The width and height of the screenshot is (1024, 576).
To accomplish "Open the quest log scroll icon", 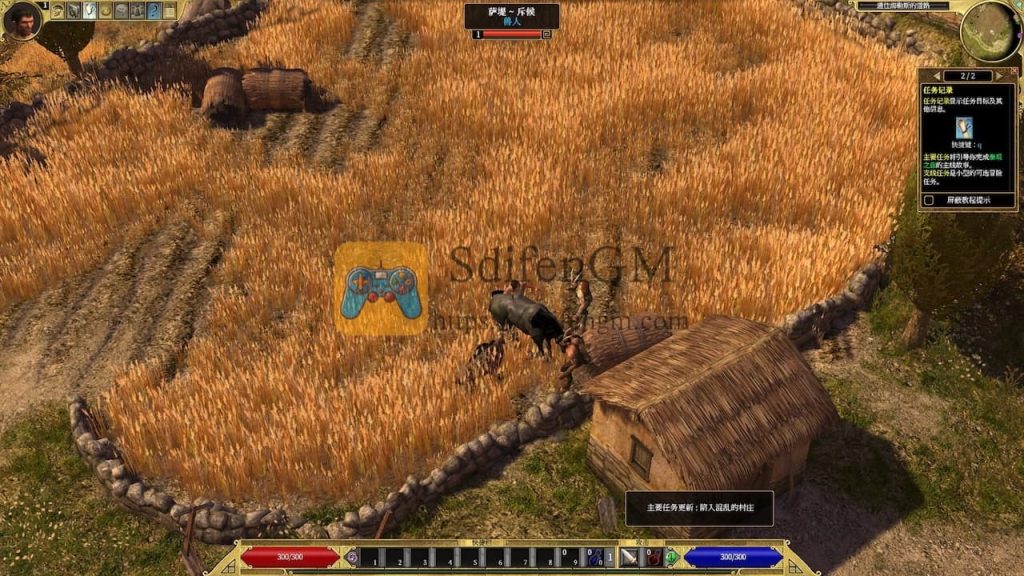I will 89,11.
